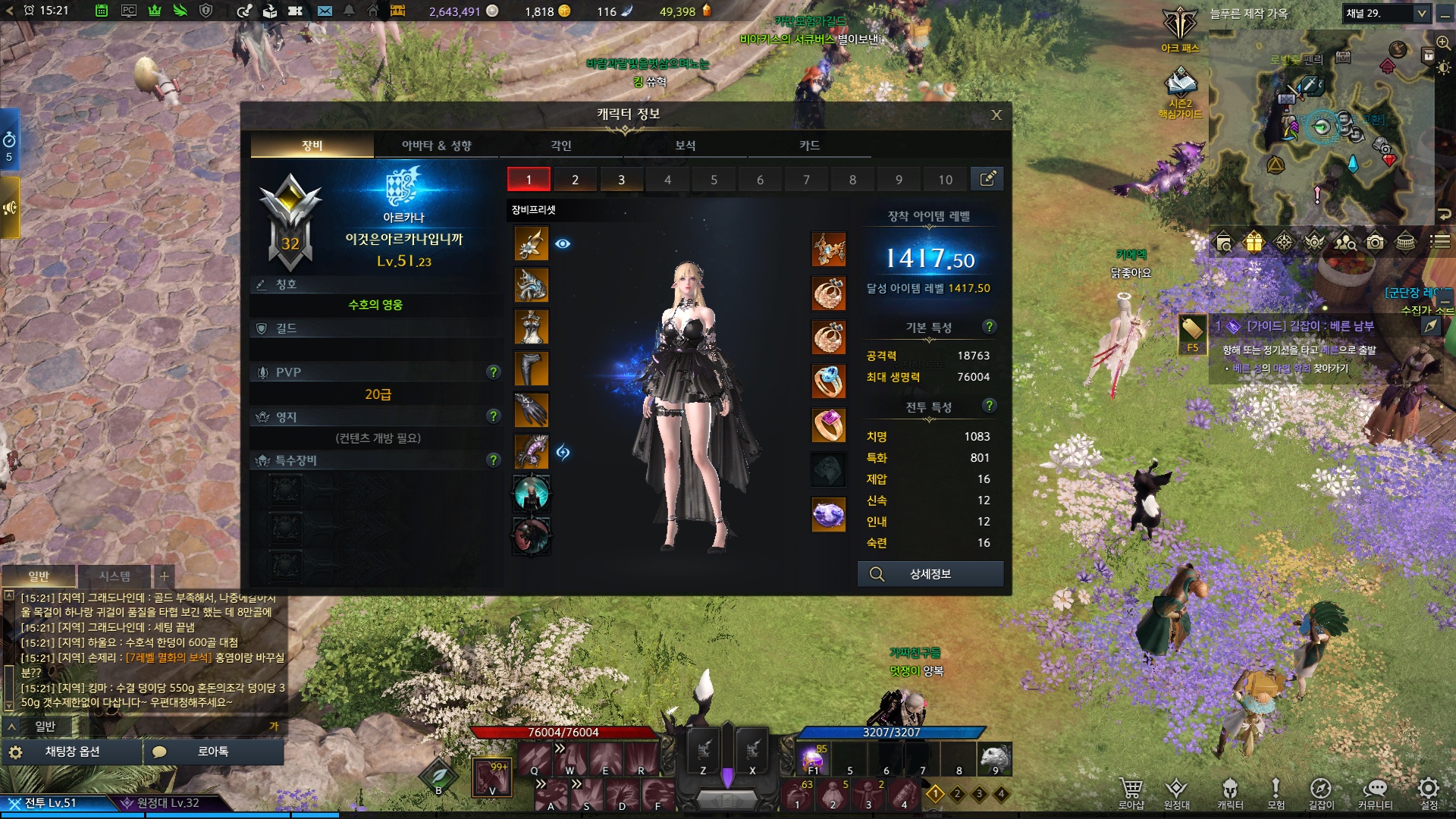Open the 설정 settings menu
The height and width of the screenshot is (819, 1456).
click(x=1429, y=793)
